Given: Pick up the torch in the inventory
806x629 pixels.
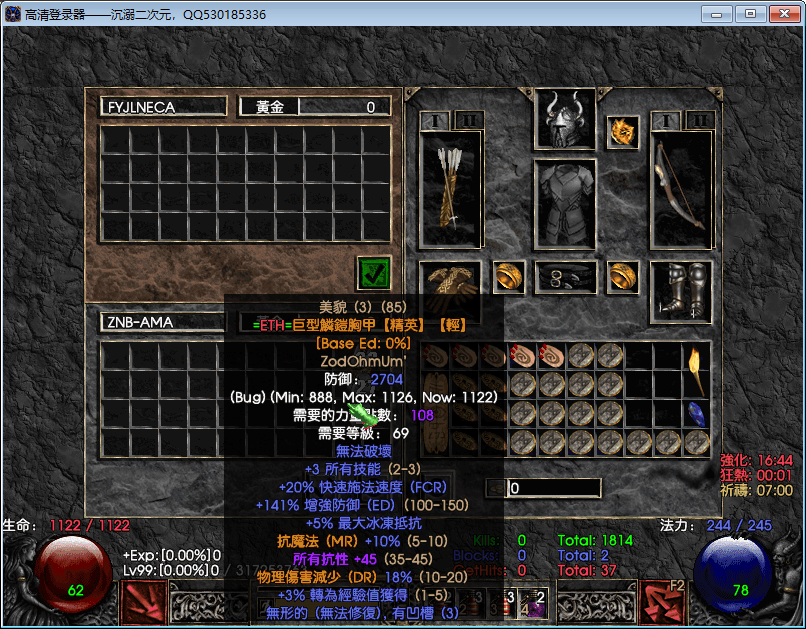Looking at the screenshot, I should pyautogui.click(x=695, y=370).
